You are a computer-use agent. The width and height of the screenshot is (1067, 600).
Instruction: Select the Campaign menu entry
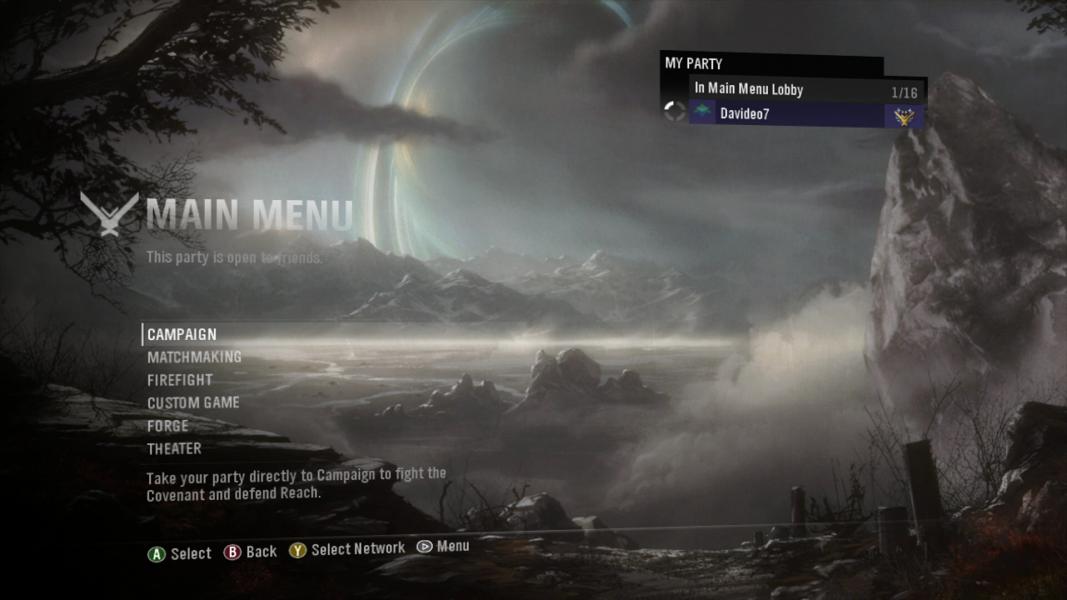coord(182,334)
